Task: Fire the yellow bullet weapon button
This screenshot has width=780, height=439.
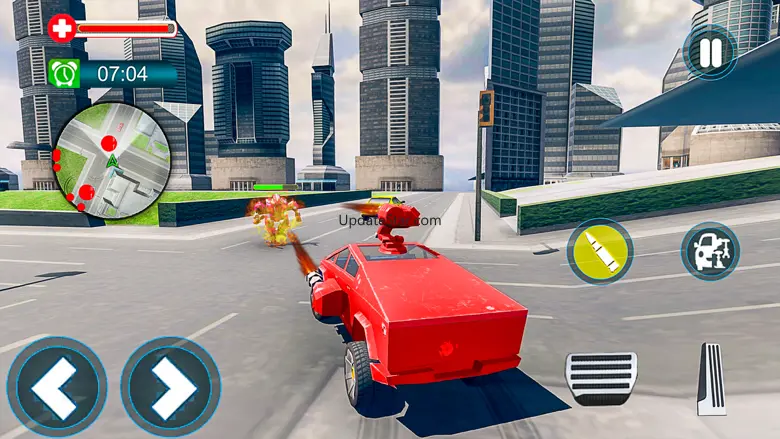Action: (600, 252)
